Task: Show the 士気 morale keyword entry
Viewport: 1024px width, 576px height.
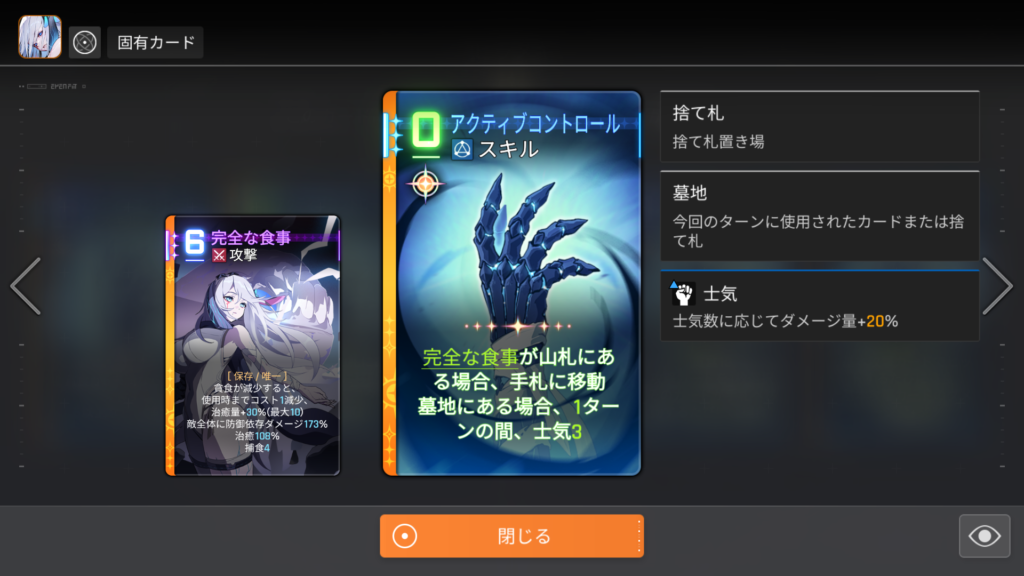Action: pyautogui.click(x=819, y=306)
